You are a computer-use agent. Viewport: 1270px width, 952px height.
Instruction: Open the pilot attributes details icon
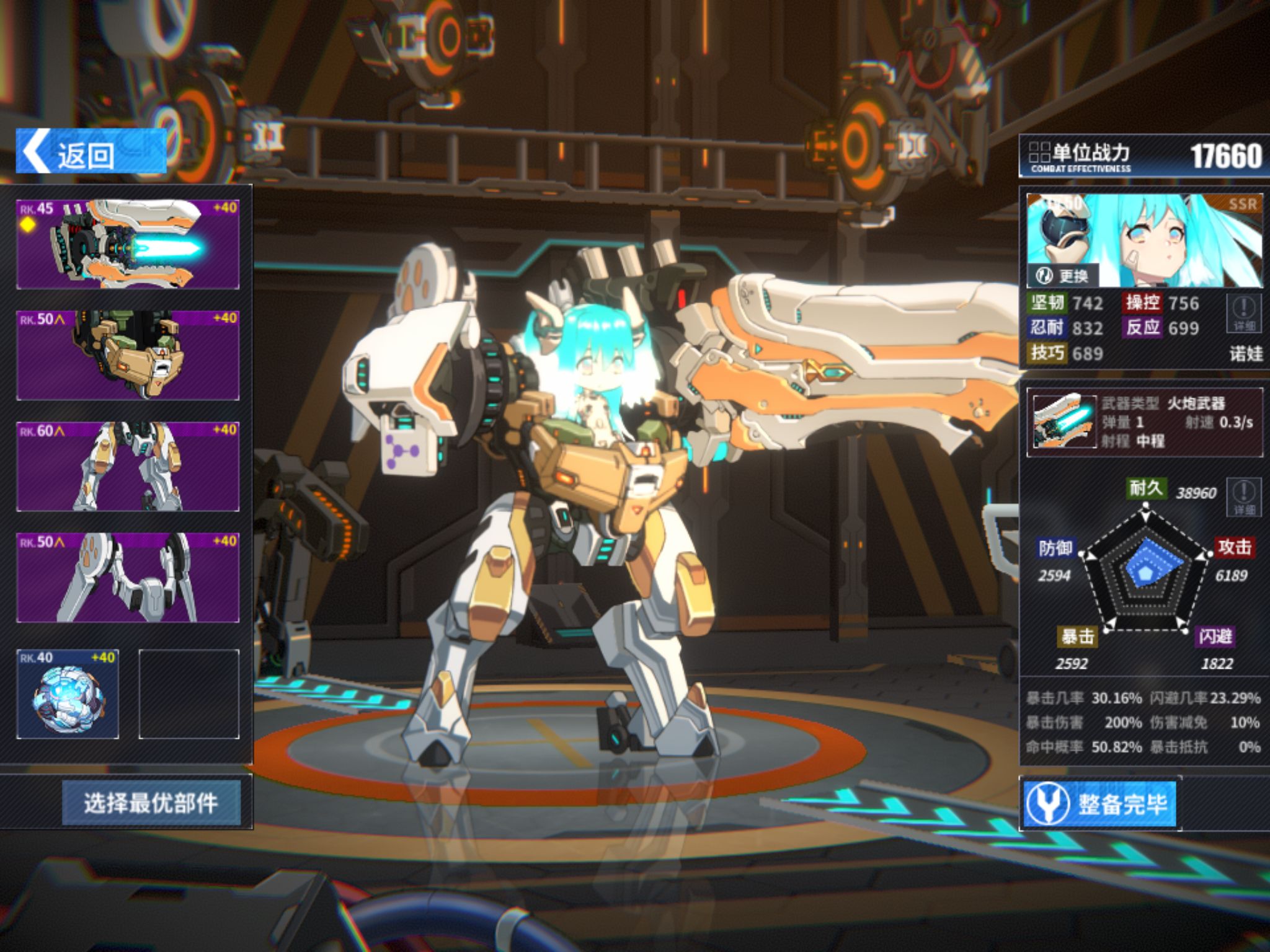[1243, 312]
